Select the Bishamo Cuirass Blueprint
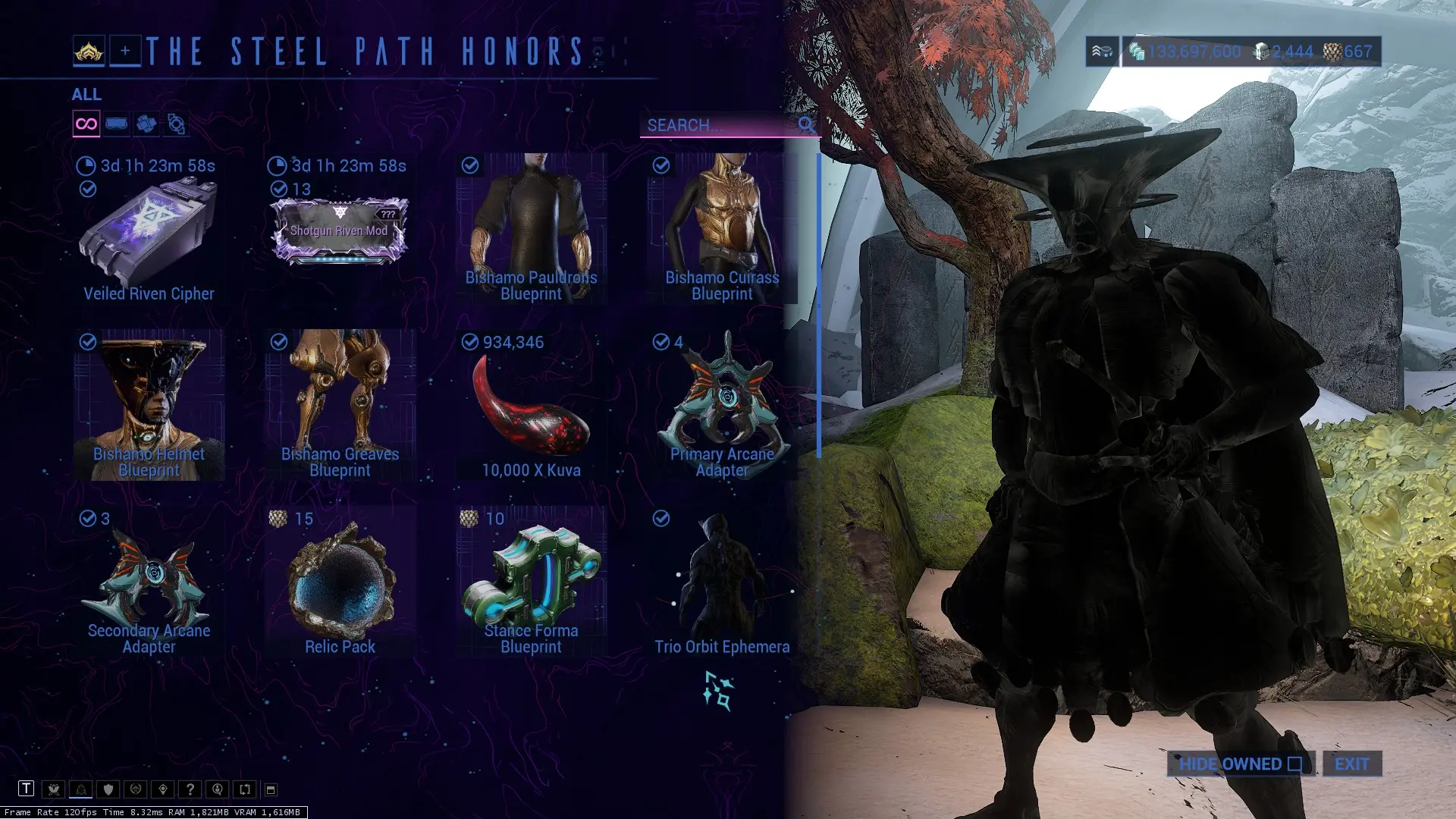 pos(722,229)
